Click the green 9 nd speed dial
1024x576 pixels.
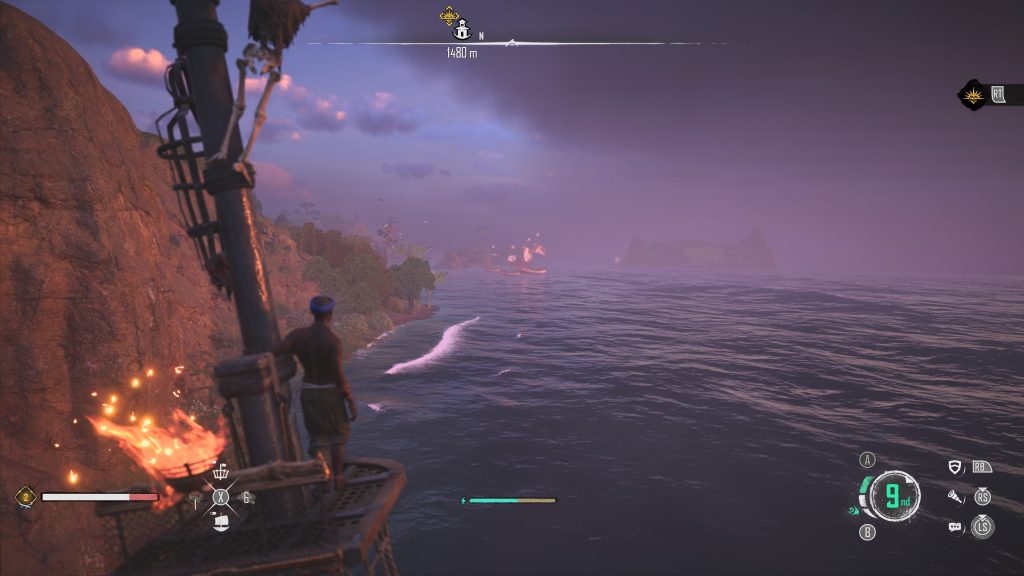(895, 496)
